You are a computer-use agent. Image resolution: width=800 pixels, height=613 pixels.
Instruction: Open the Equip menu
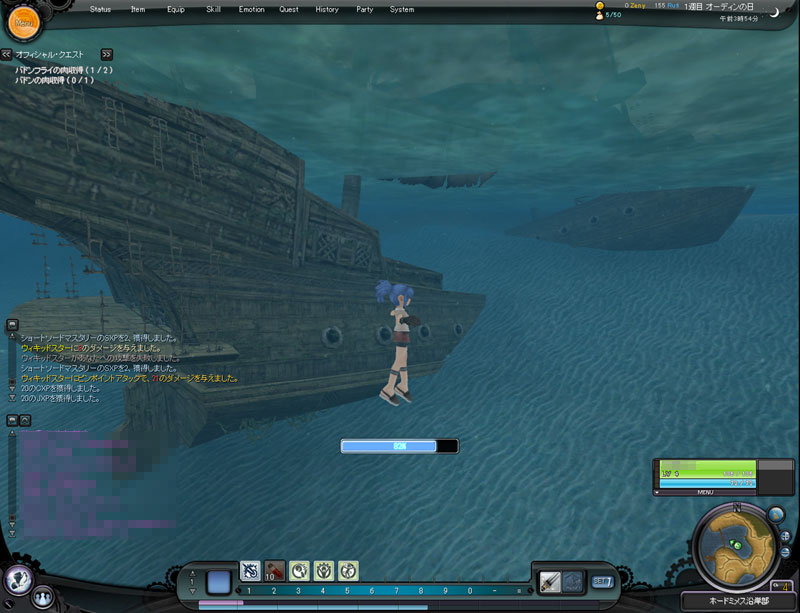pyautogui.click(x=175, y=9)
